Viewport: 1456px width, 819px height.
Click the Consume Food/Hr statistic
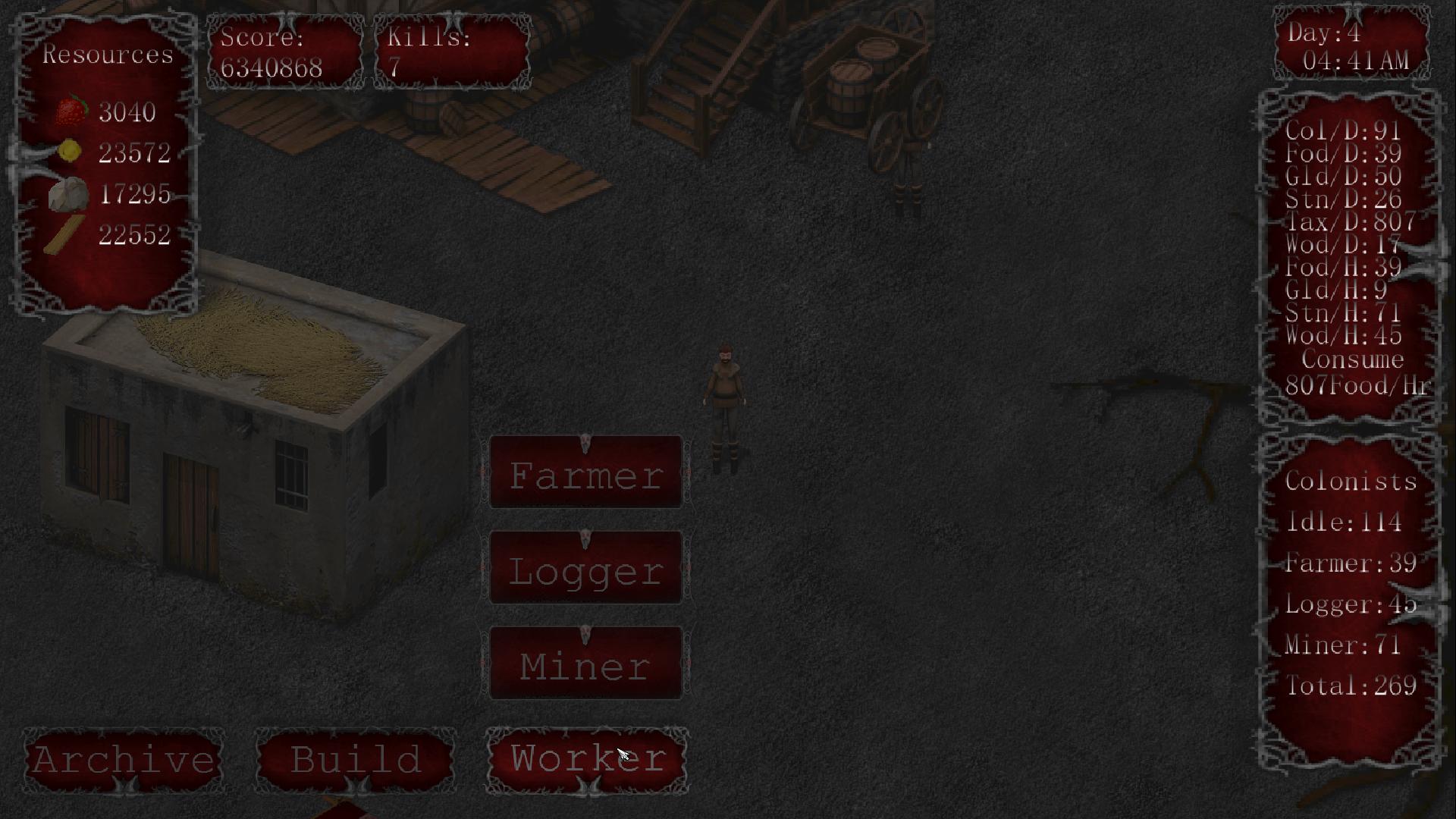tap(1357, 372)
